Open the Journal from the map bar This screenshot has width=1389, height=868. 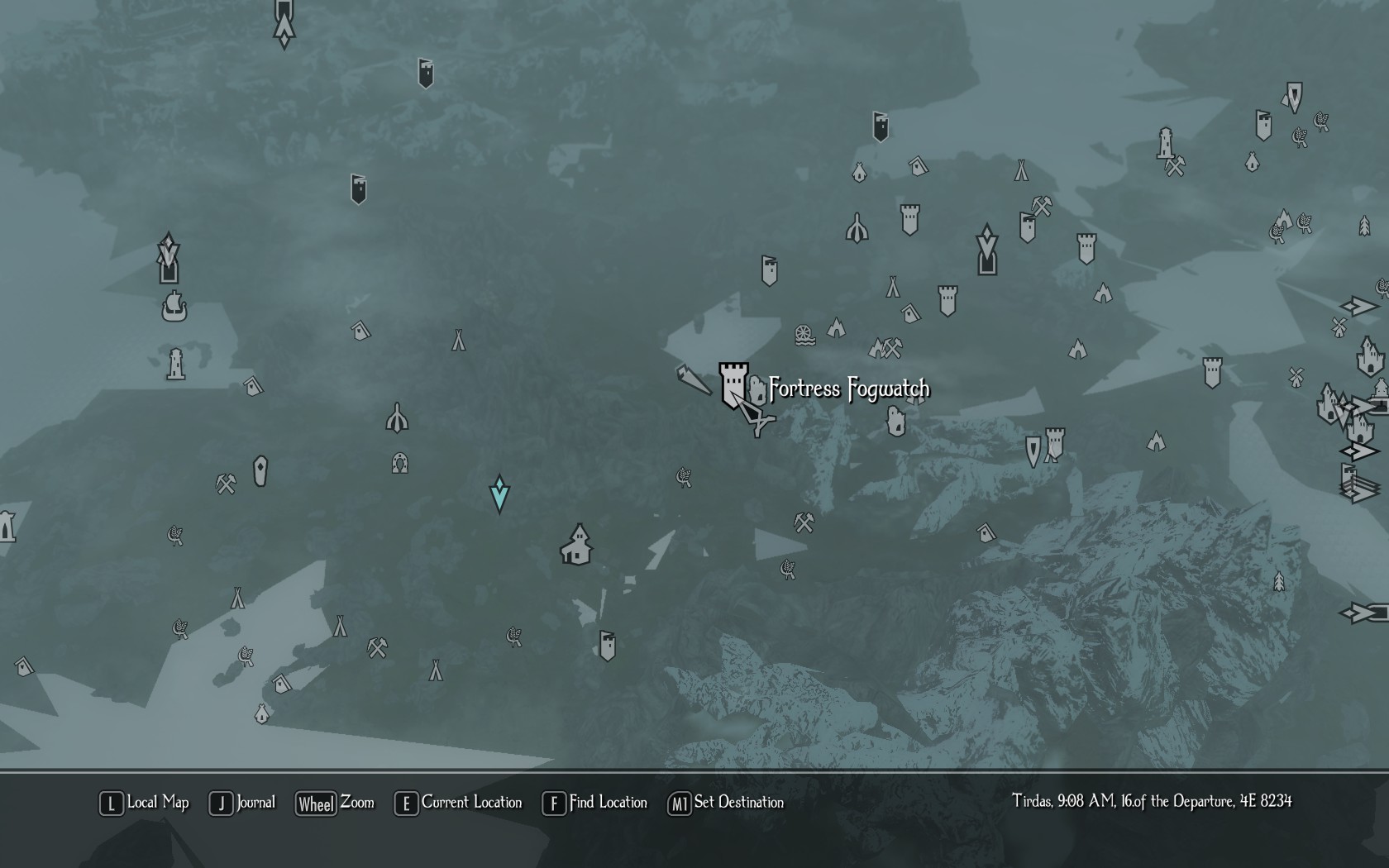coord(243,803)
